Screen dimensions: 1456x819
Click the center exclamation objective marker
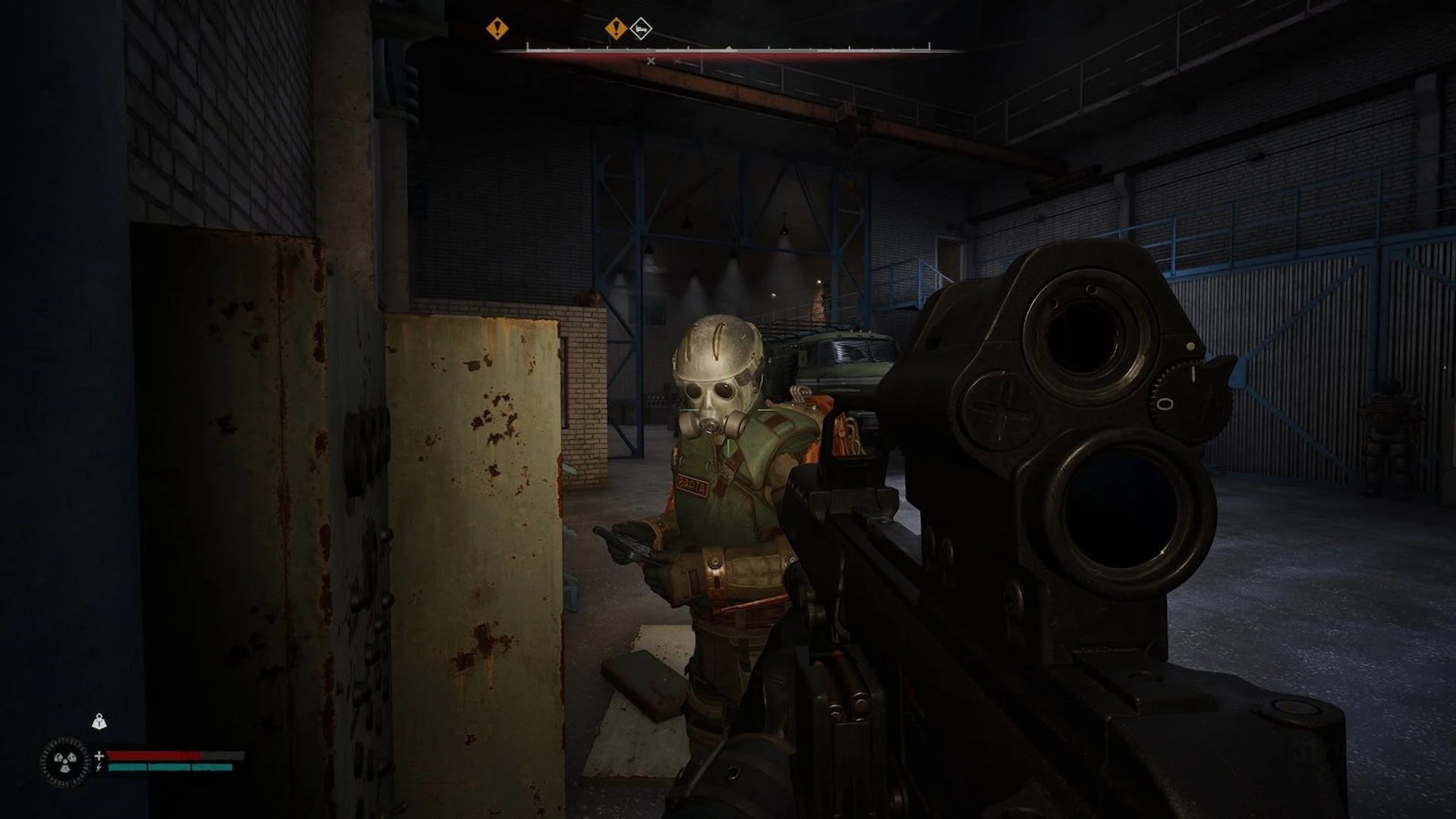tap(616, 28)
